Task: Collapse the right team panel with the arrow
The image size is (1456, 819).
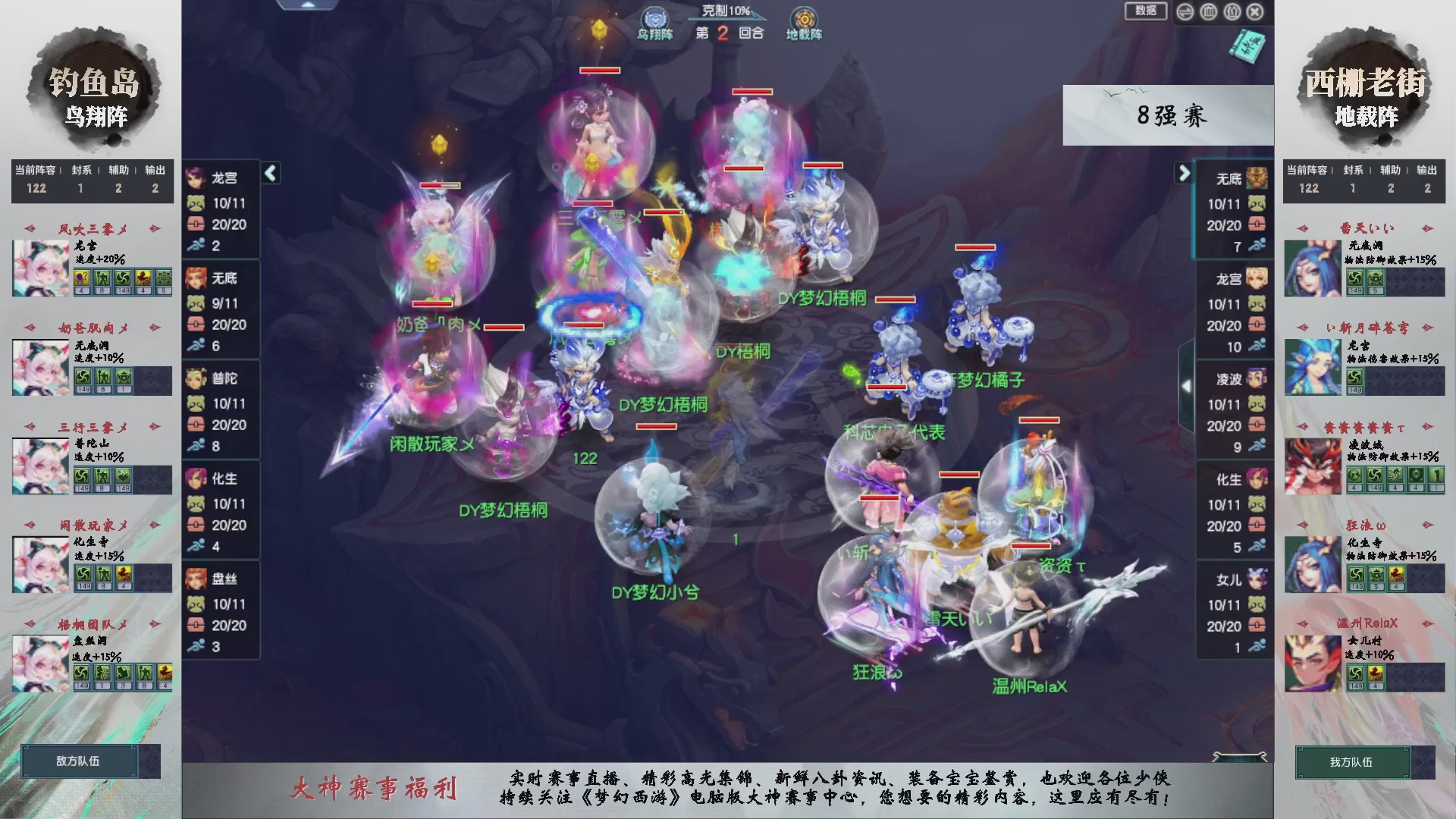Action: tap(1185, 173)
